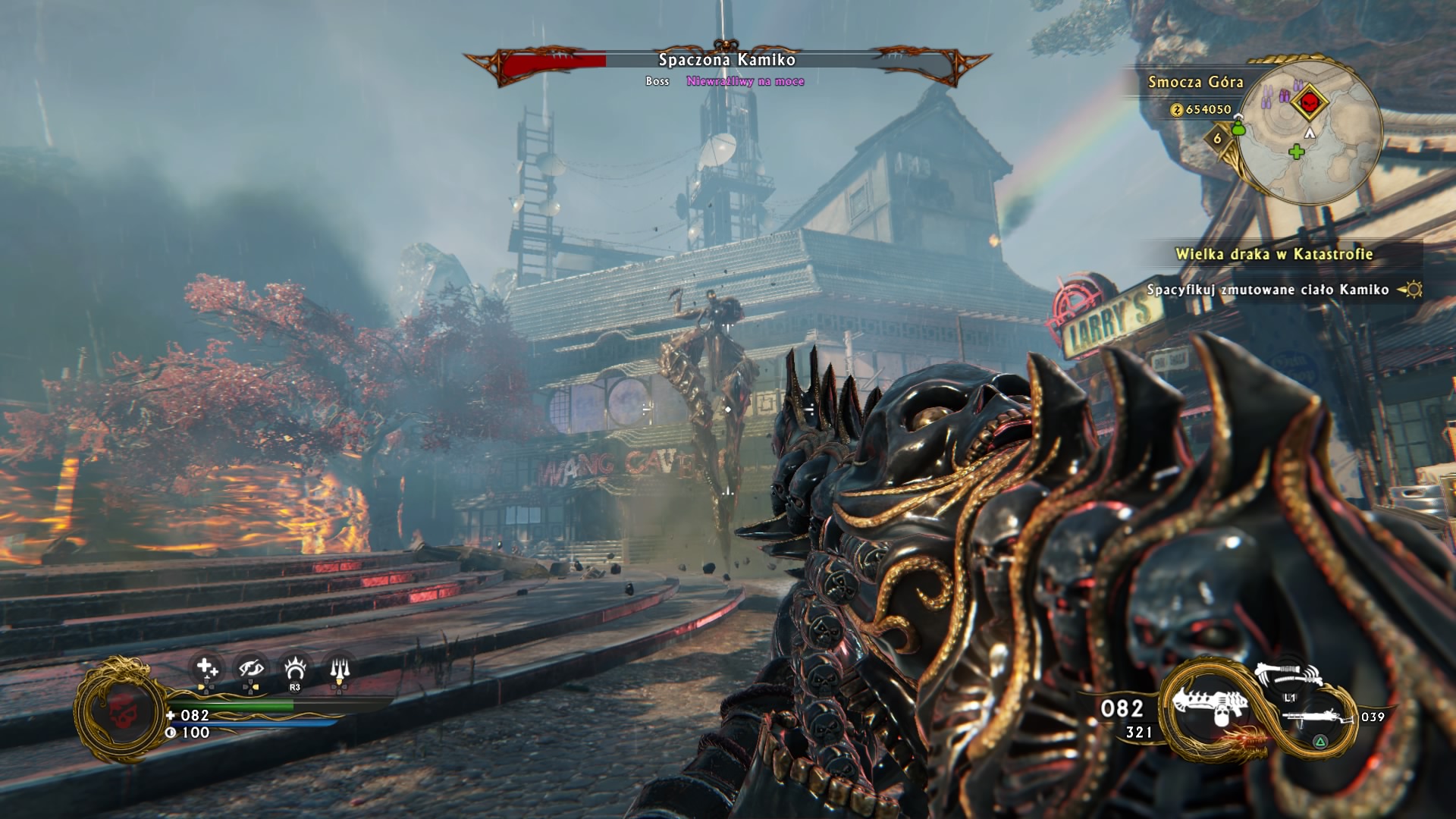Trigger the spiked arc shockwave ability
Viewport: 1456px width, 819px height.
(x=295, y=669)
